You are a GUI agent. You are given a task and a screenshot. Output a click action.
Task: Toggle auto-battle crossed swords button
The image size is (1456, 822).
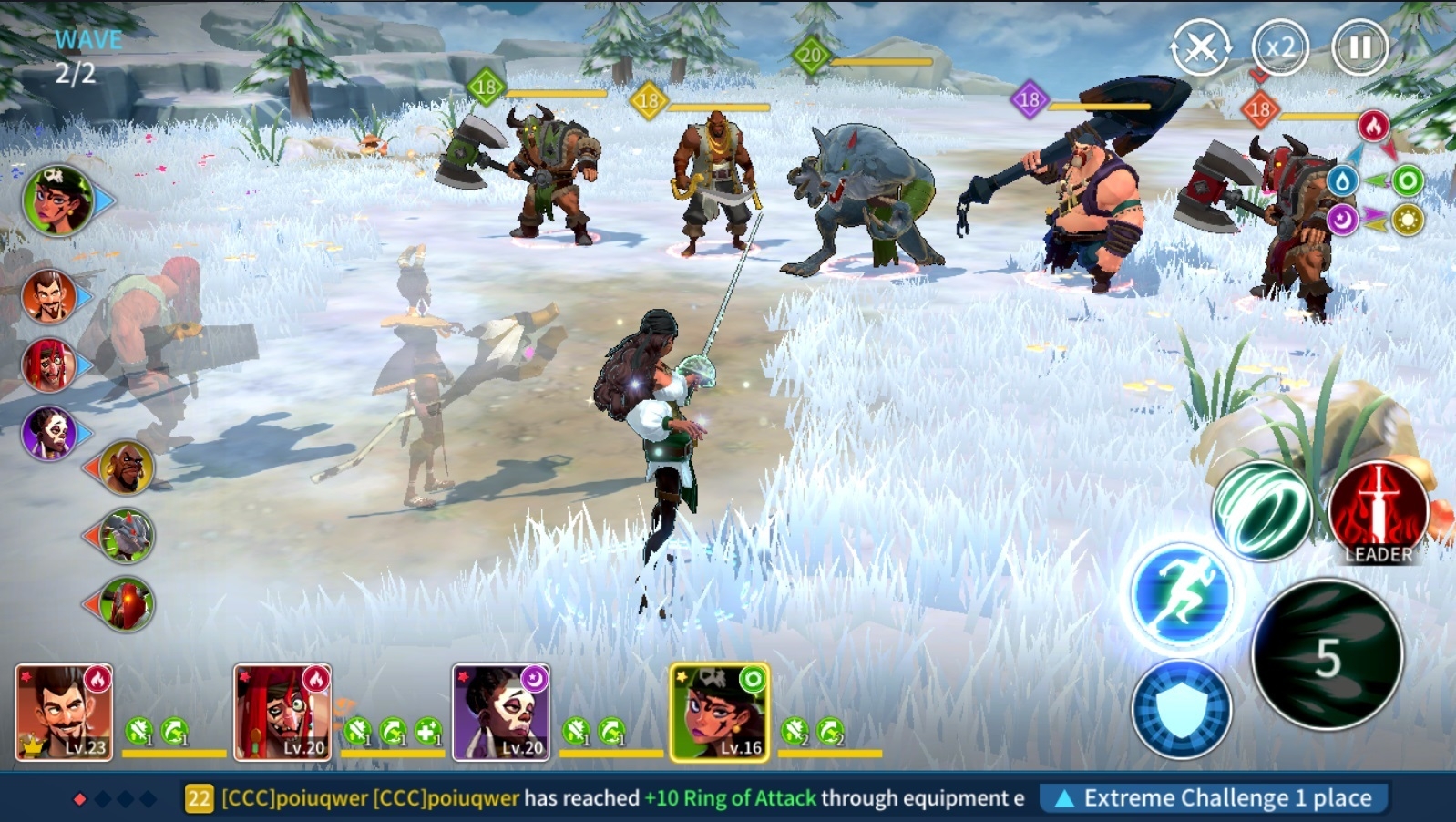[x=1201, y=47]
